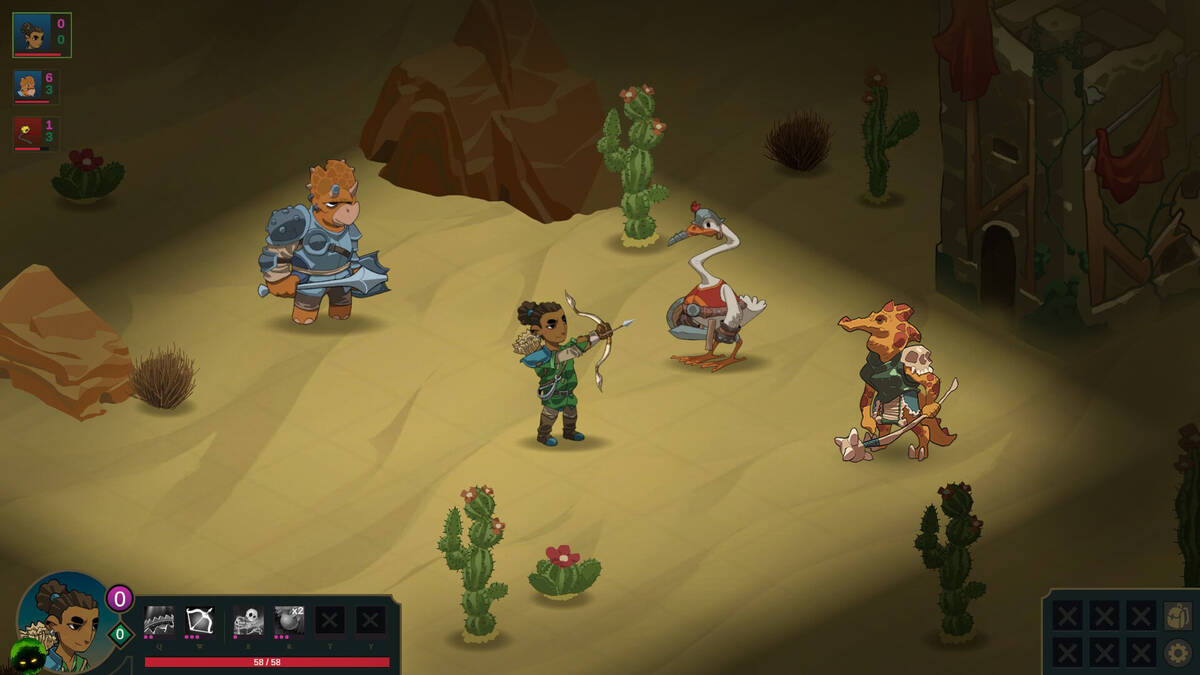Activate the serrated blade trap ability
The image size is (1200, 675).
tap(159, 621)
